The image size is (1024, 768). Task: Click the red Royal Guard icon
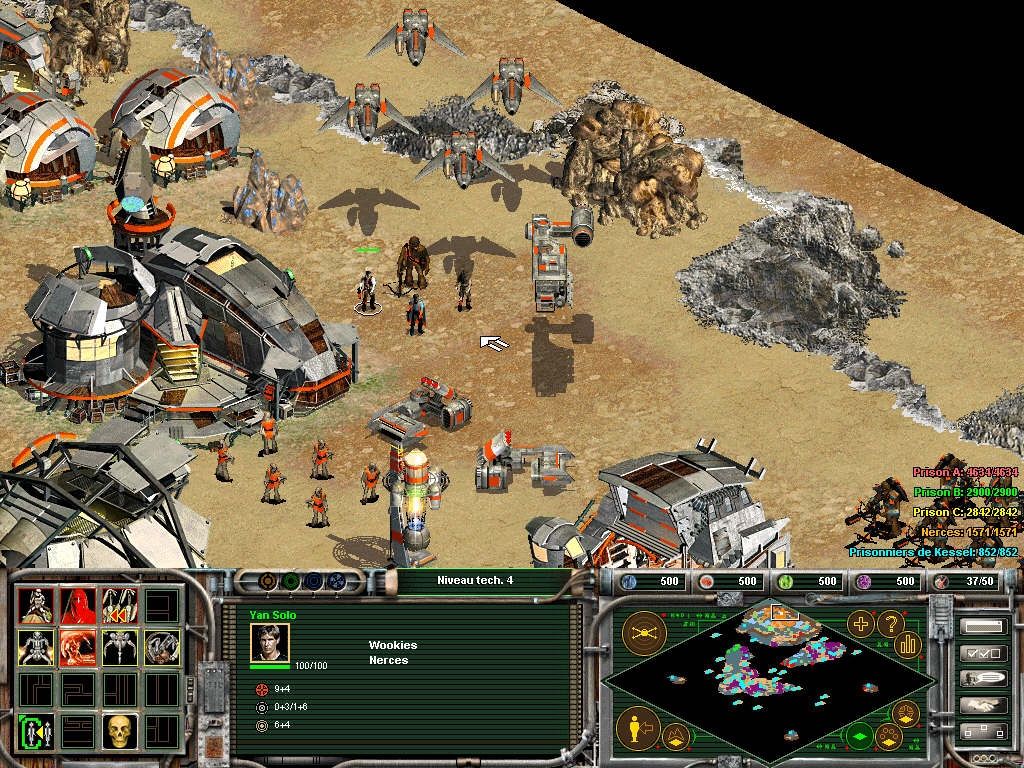coord(78,605)
